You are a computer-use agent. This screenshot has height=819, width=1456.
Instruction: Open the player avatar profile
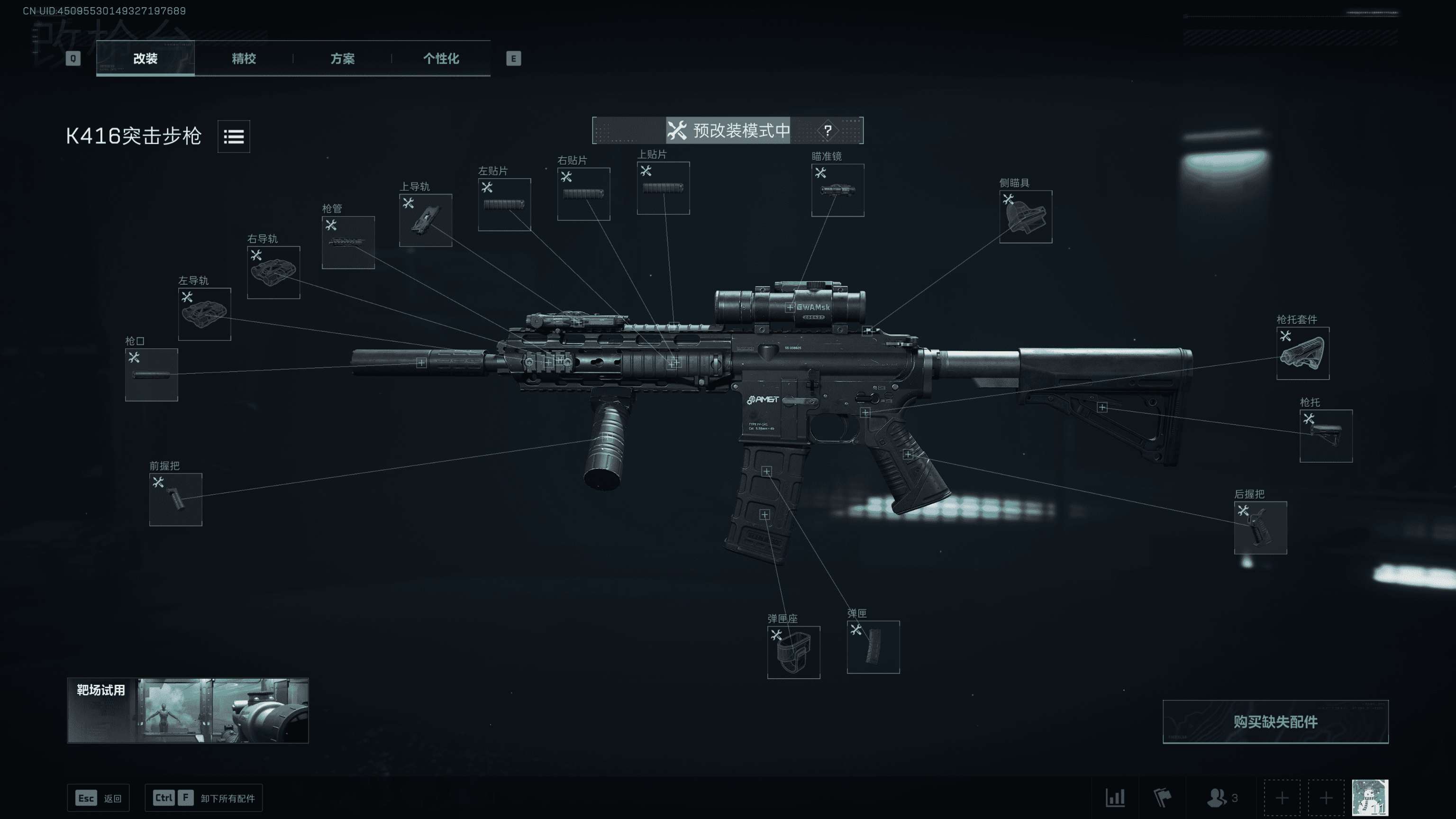pyautogui.click(x=1370, y=797)
